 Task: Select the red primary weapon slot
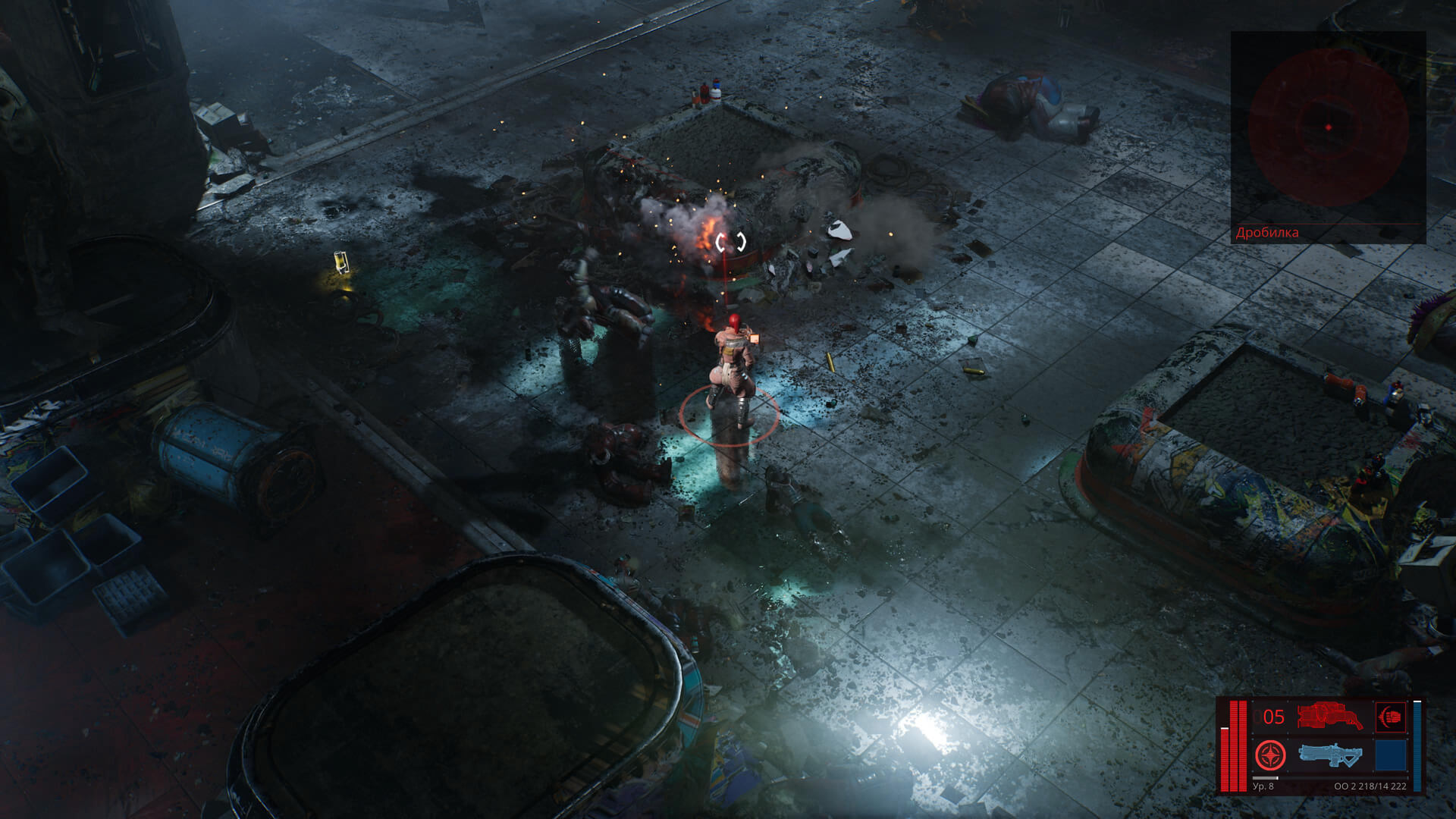click(1329, 717)
